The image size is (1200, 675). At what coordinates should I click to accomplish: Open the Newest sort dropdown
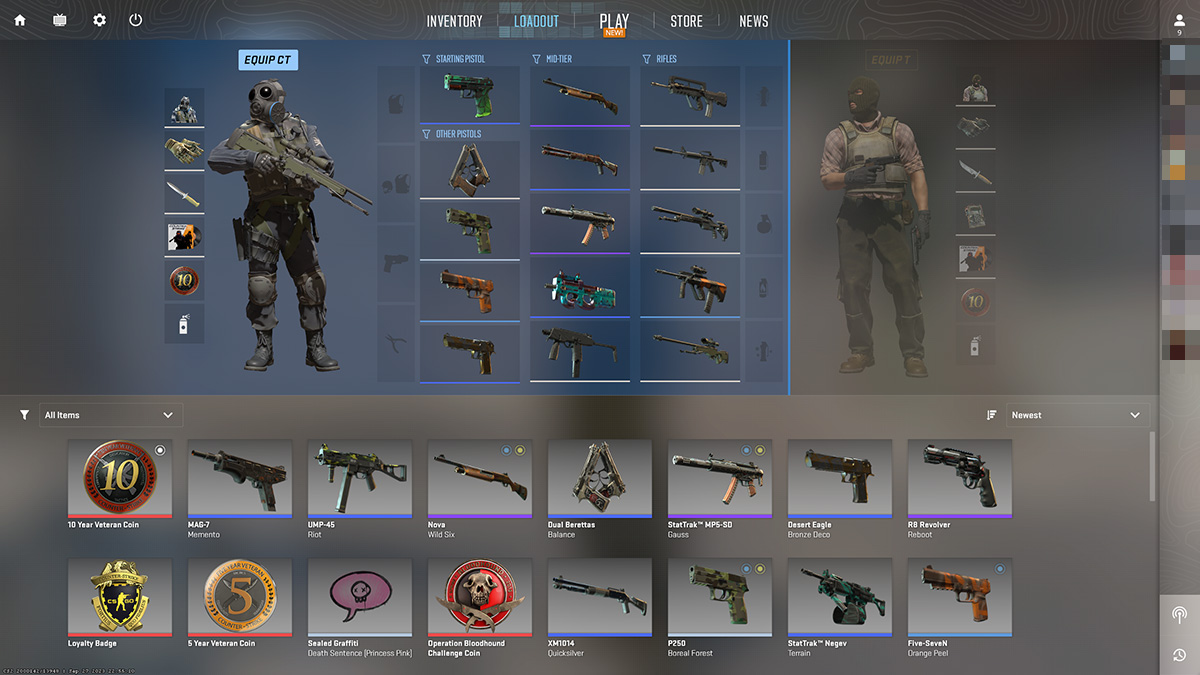point(1076,415)
